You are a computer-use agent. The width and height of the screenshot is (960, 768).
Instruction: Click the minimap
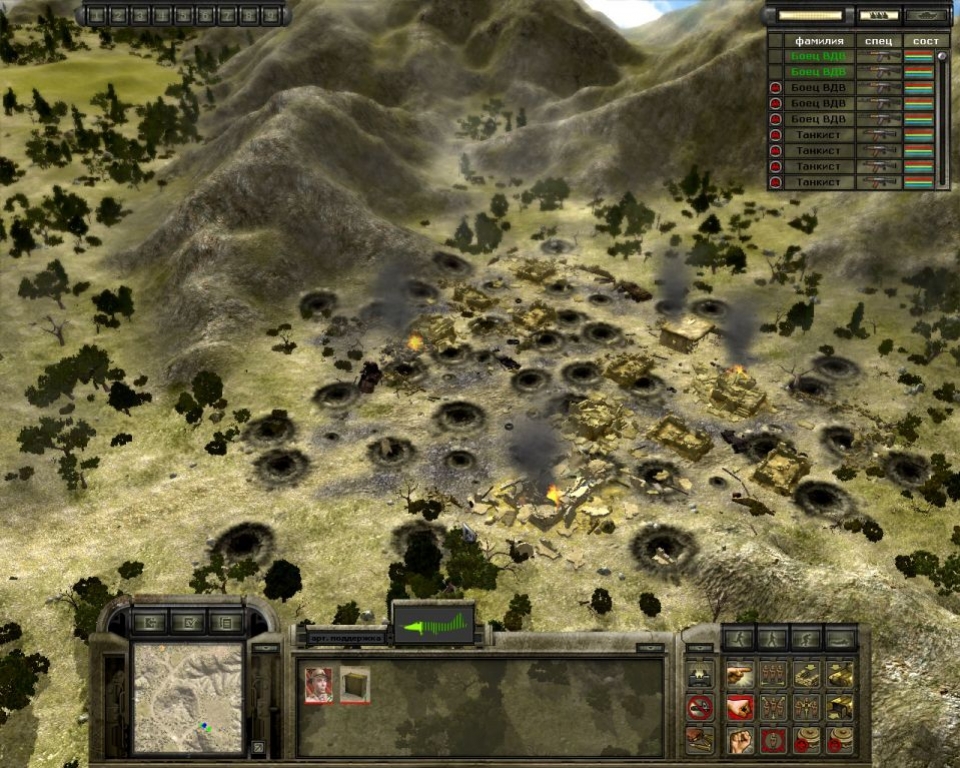tap(188, 697)
